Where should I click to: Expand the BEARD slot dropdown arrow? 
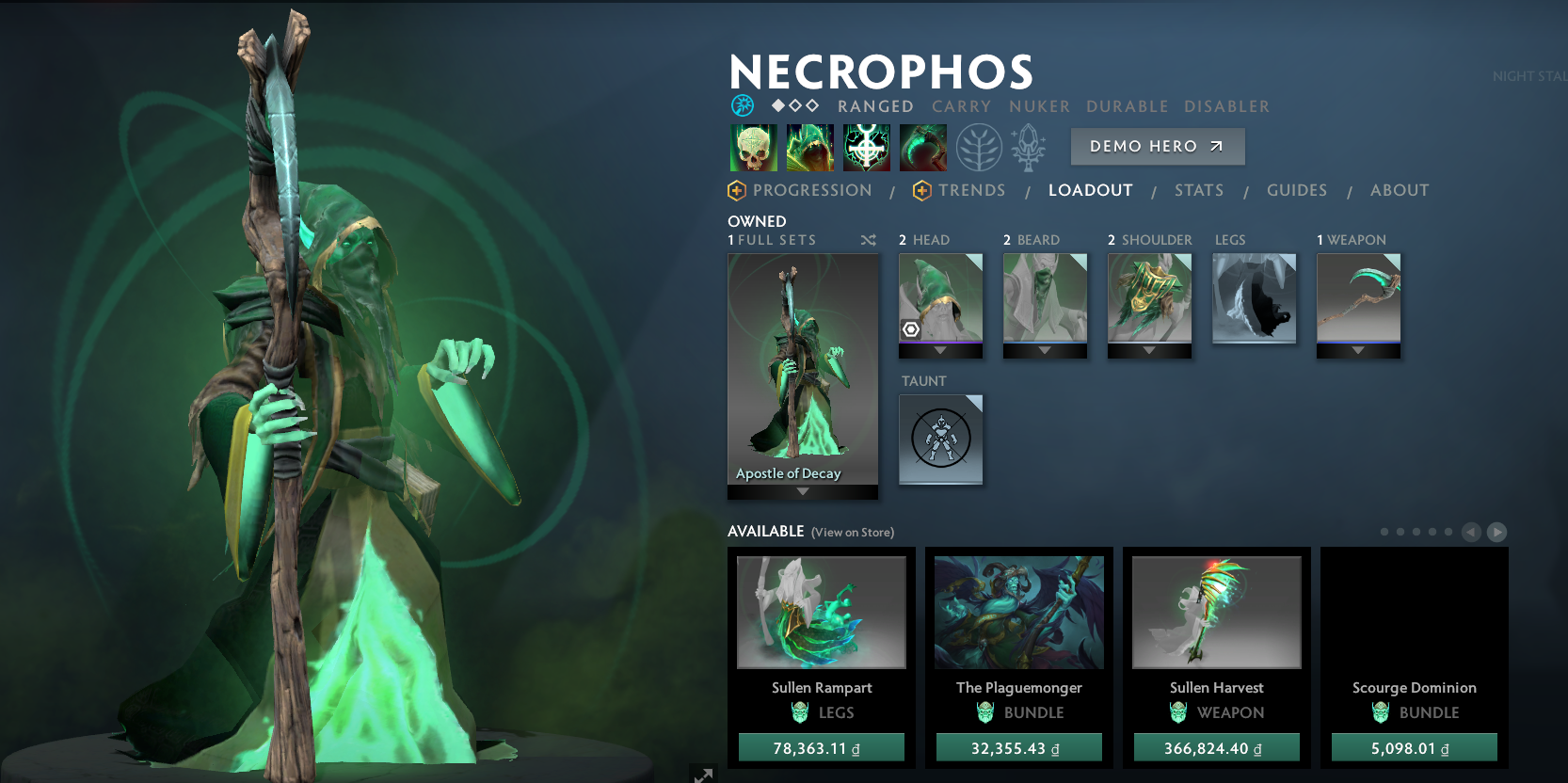coord(1045,349)
